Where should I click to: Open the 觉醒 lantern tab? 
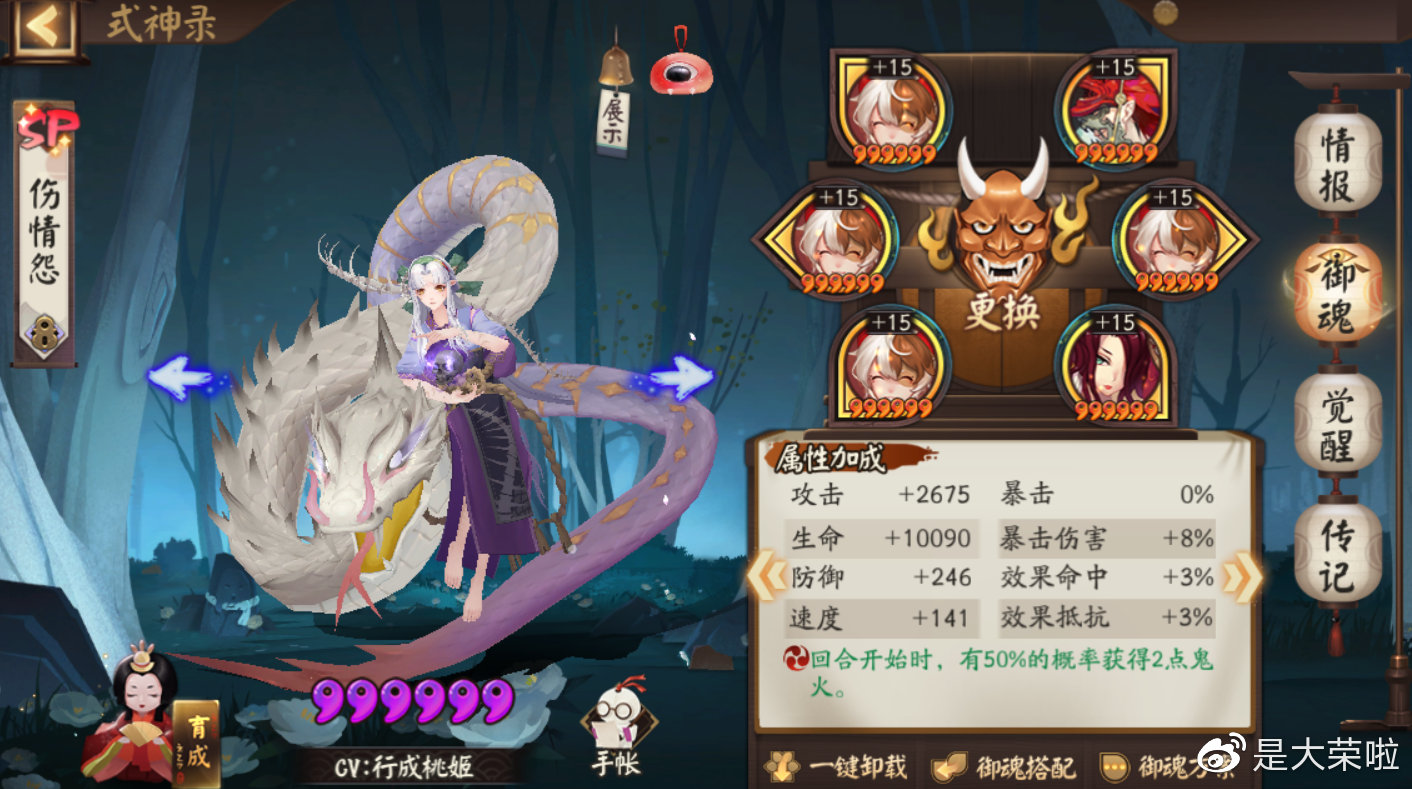[x=1338, y=423]
